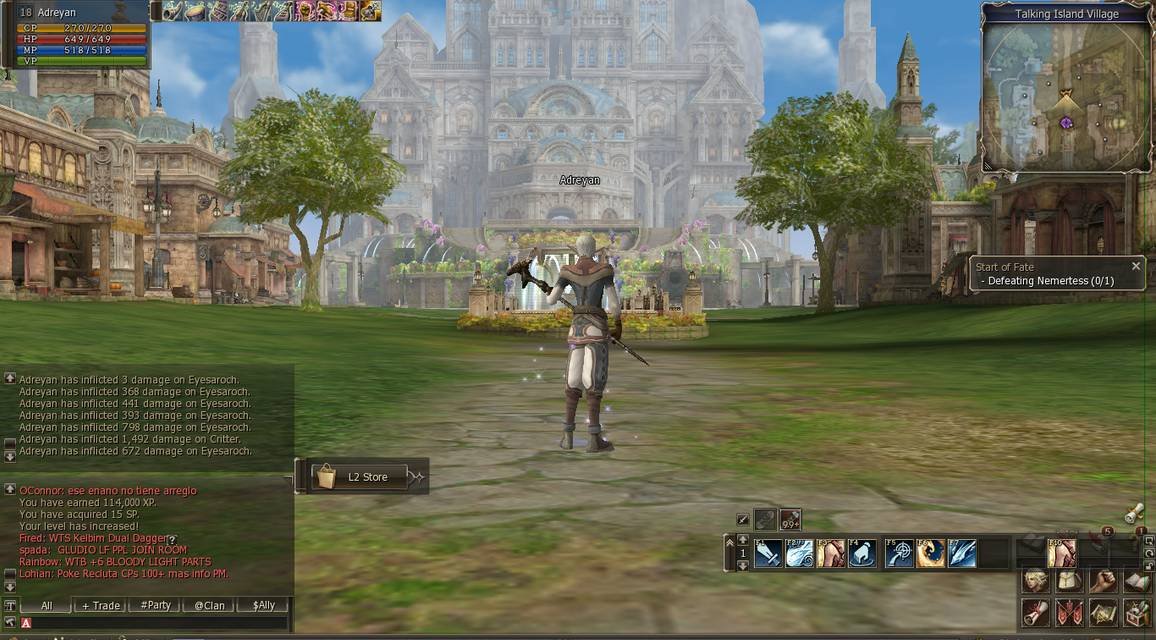The image size is (1156, 640).
Task: Open the $Ally chat tab
Action: coord(263,606)
